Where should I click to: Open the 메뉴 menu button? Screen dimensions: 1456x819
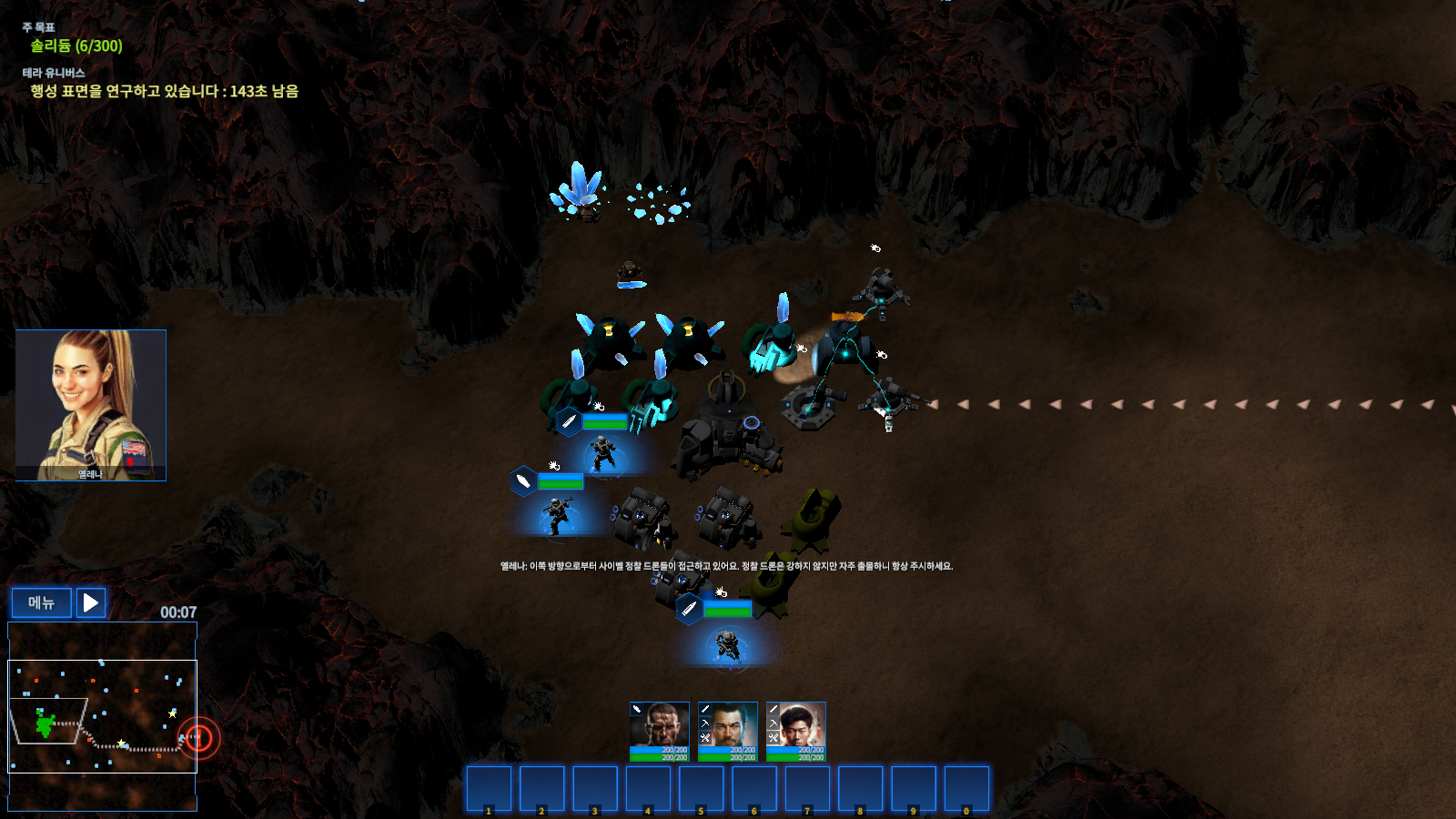tap(41, 602)
